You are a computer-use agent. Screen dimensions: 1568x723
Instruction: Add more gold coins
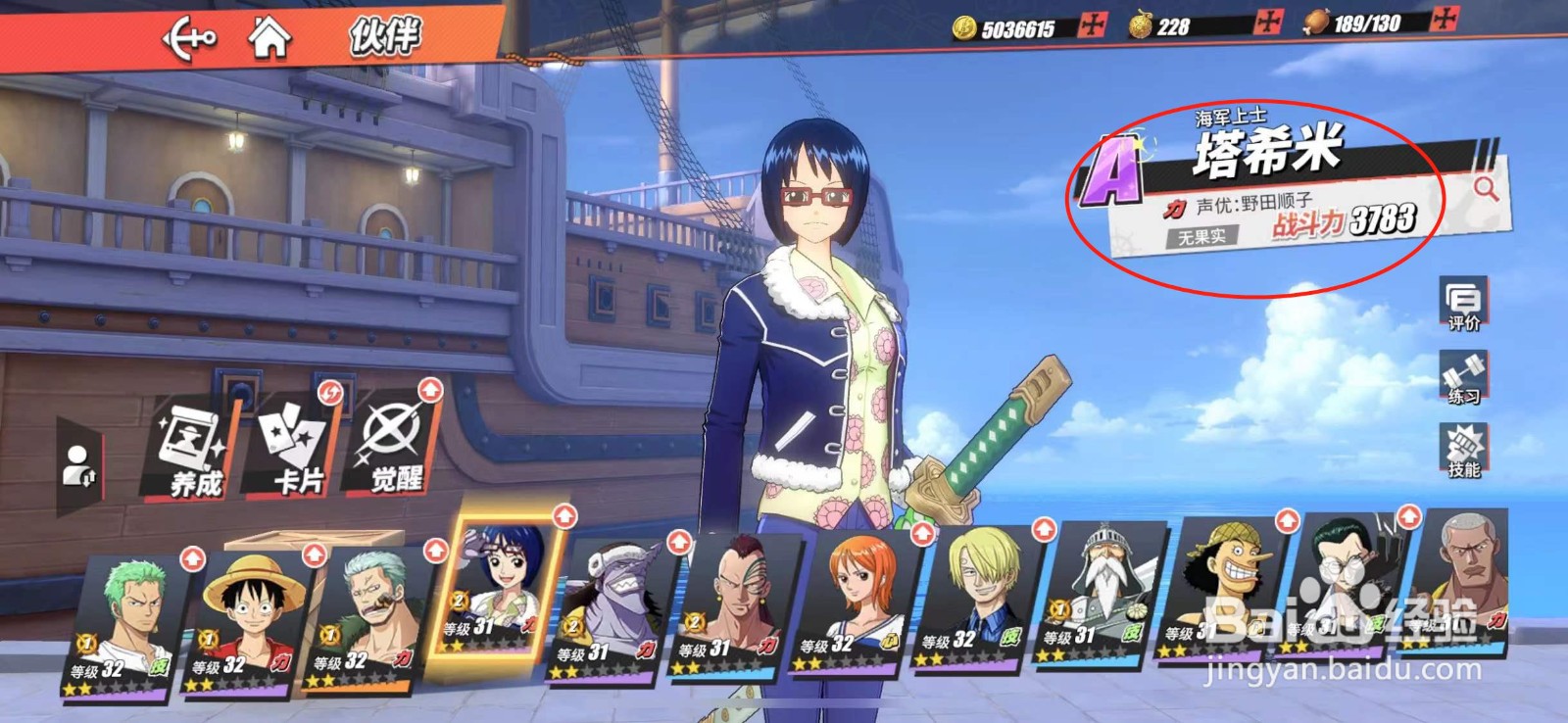pos(1092,26)
